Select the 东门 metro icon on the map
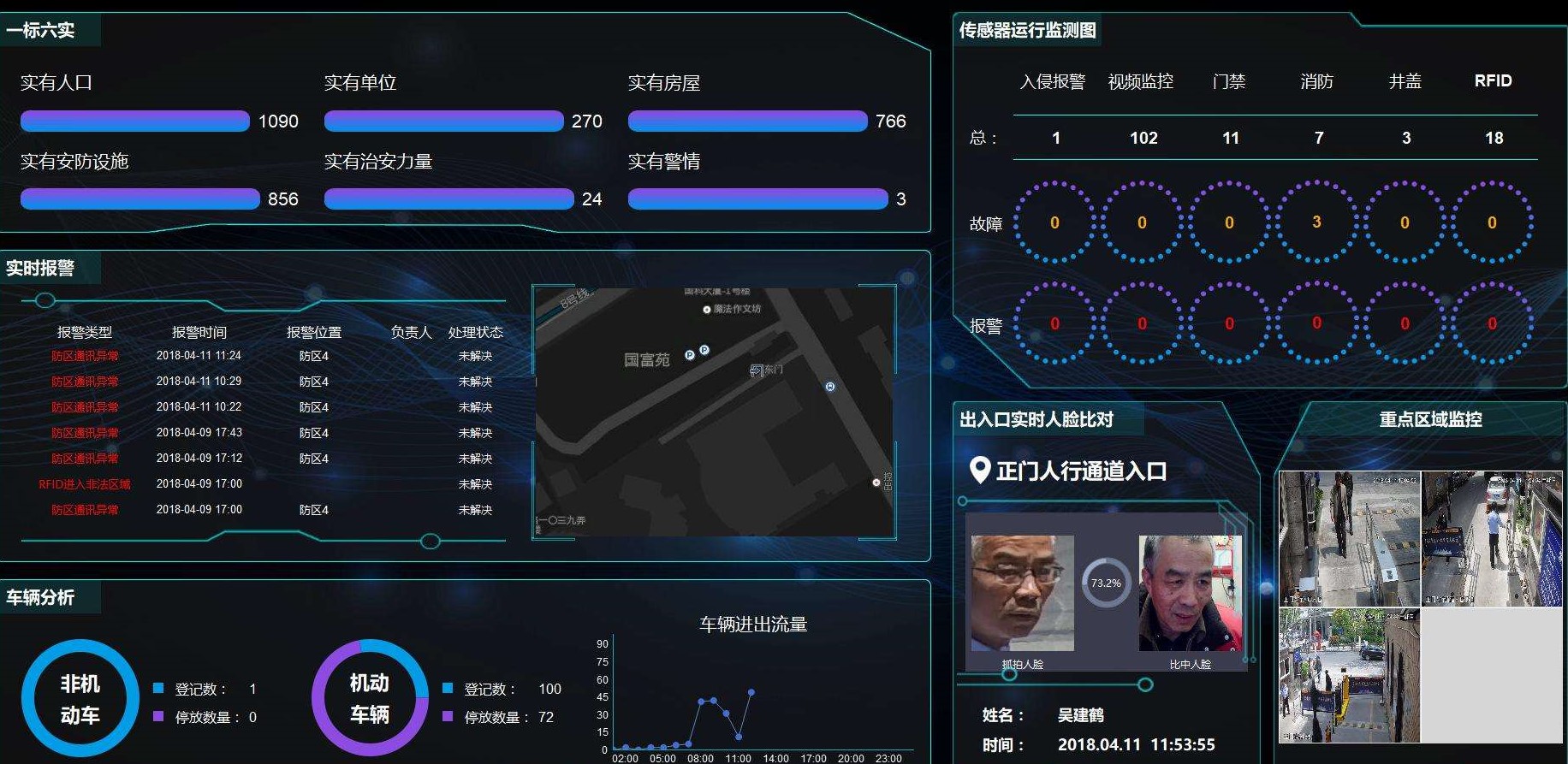The image size is (1568, 764). (757, 369)
